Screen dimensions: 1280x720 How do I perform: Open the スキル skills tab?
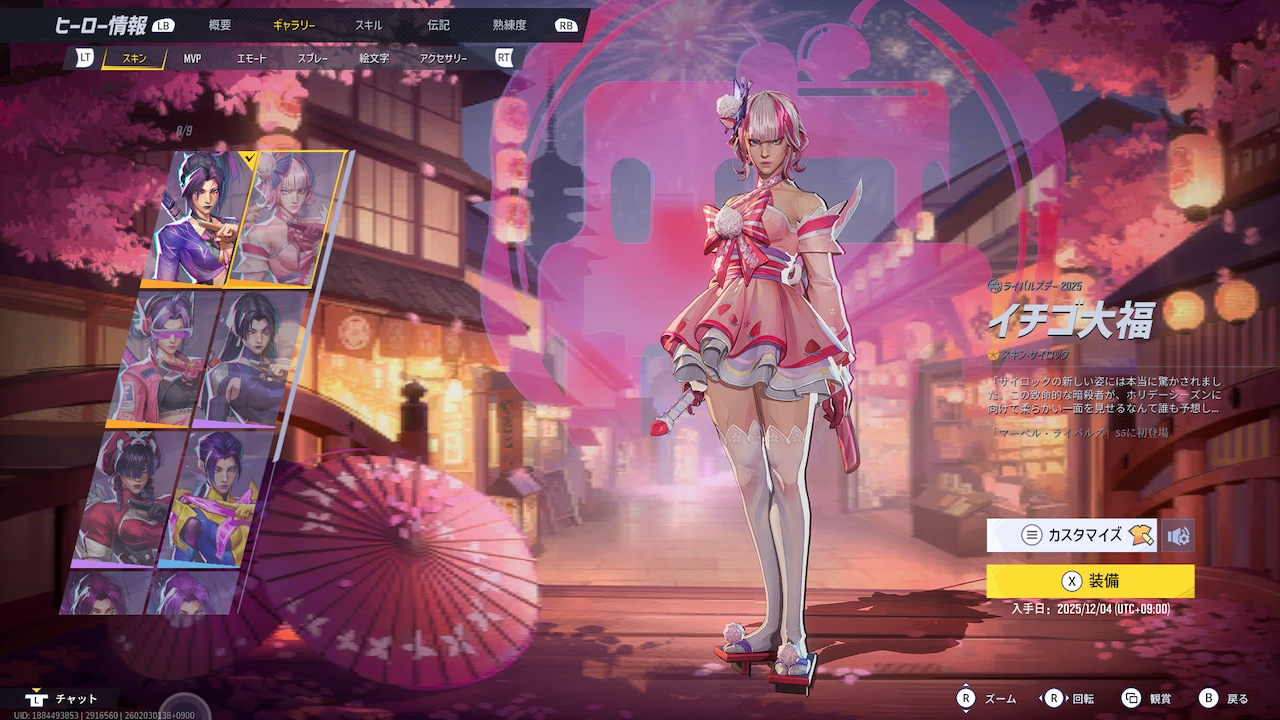368,25
